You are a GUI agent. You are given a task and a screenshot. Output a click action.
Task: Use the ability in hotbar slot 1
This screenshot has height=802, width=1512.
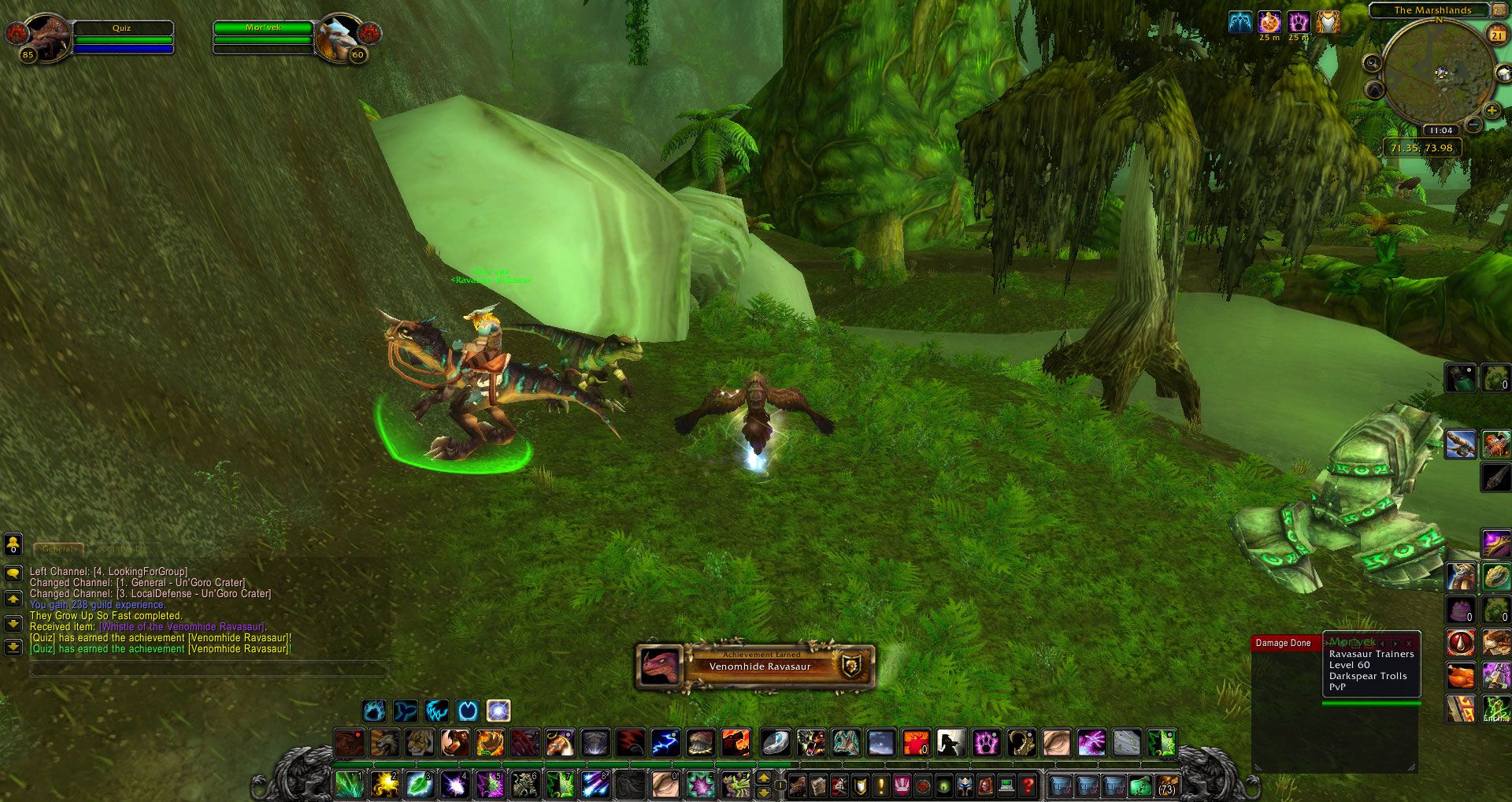pyautogui.click(x=348, y=785)
